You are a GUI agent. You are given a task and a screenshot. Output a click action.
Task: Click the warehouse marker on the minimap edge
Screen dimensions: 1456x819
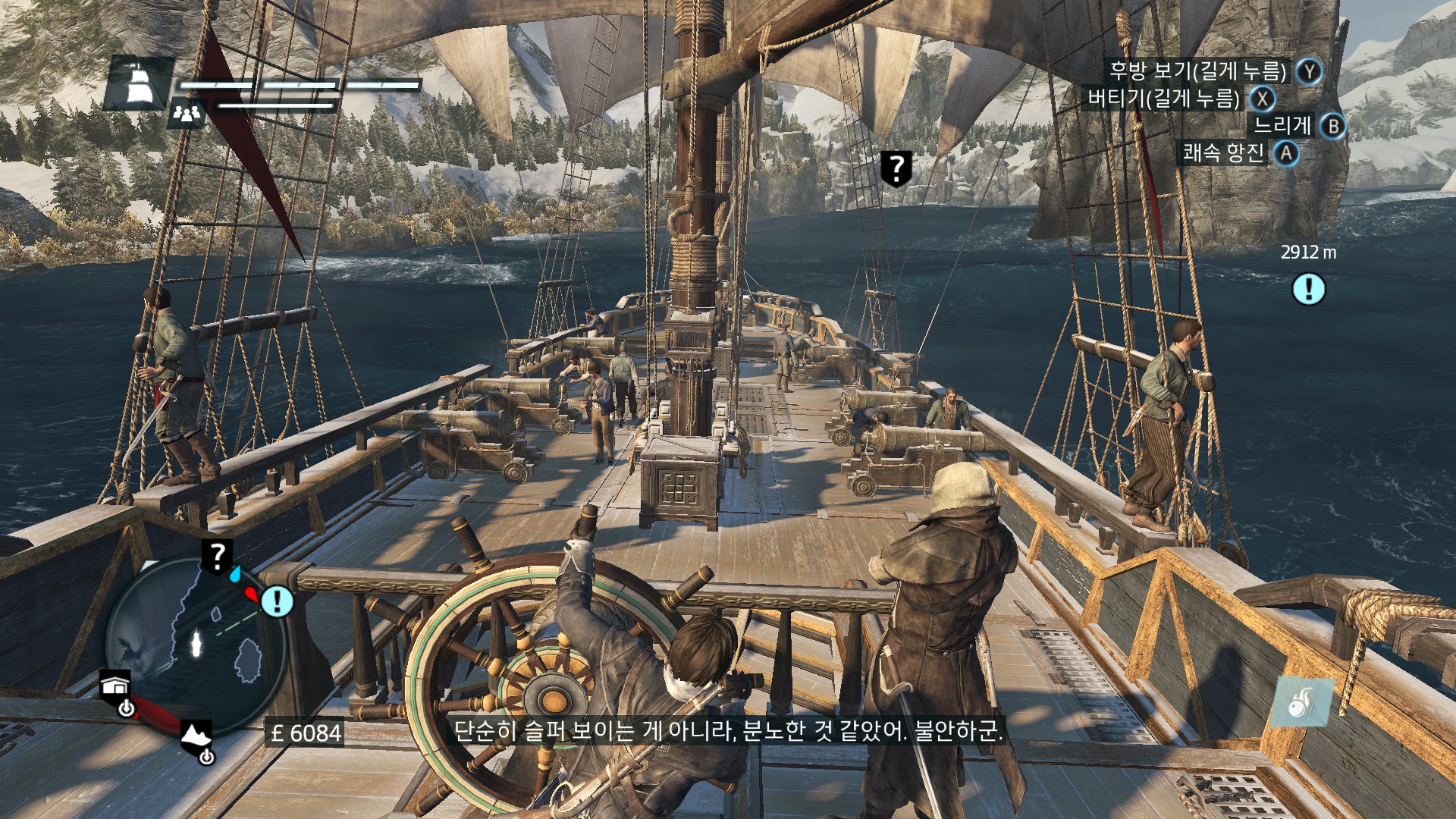click(x=115, y=686)
